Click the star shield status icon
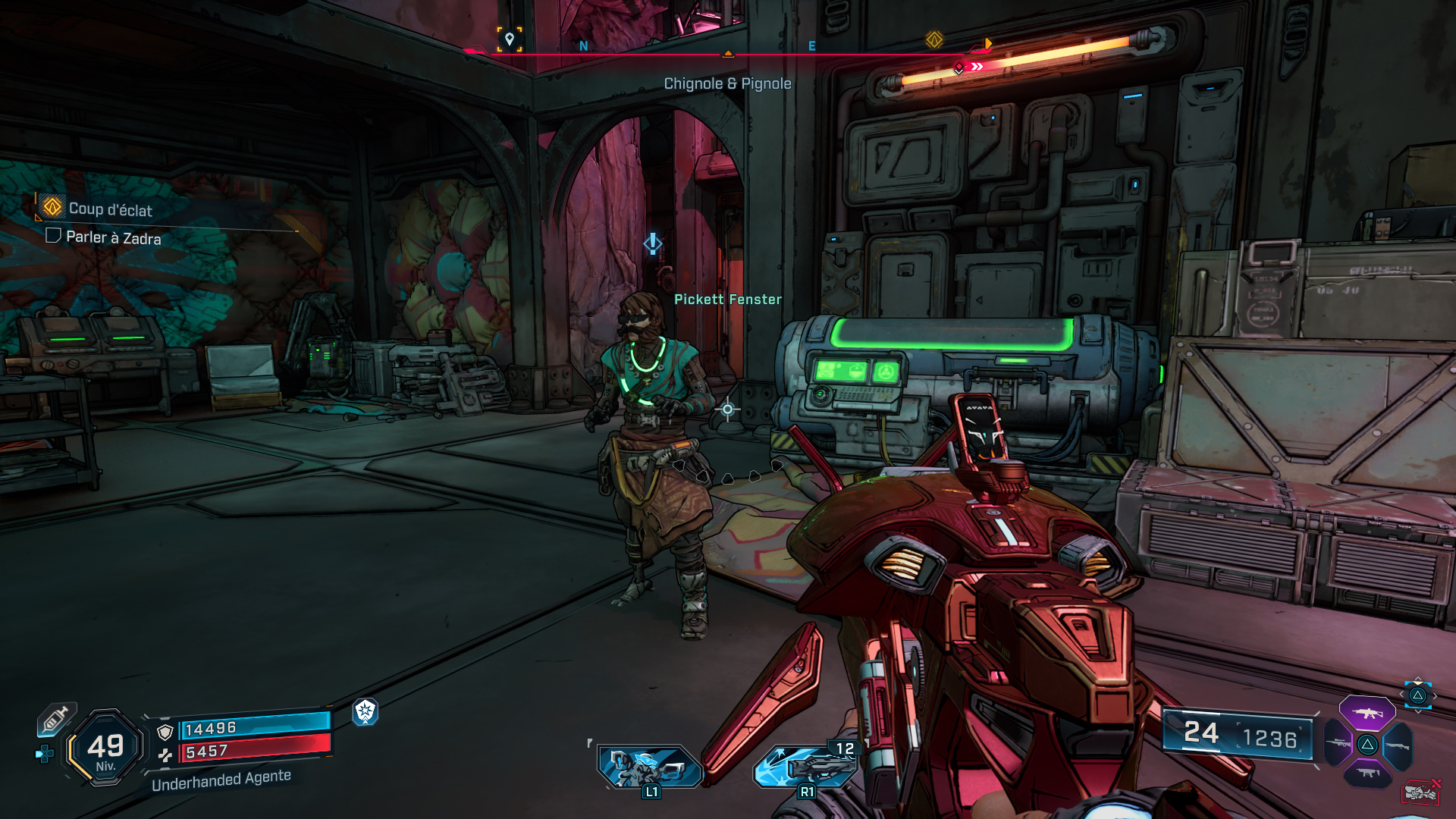This screenshot has width=1456, height=819. pos(366,711)
